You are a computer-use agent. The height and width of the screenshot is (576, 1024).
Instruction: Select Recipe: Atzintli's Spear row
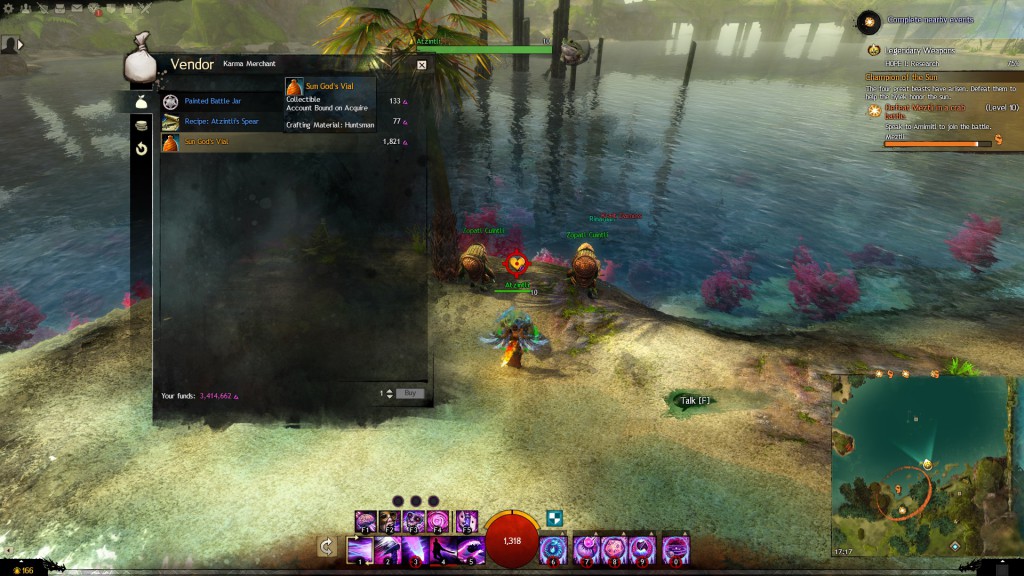[222, 122]
